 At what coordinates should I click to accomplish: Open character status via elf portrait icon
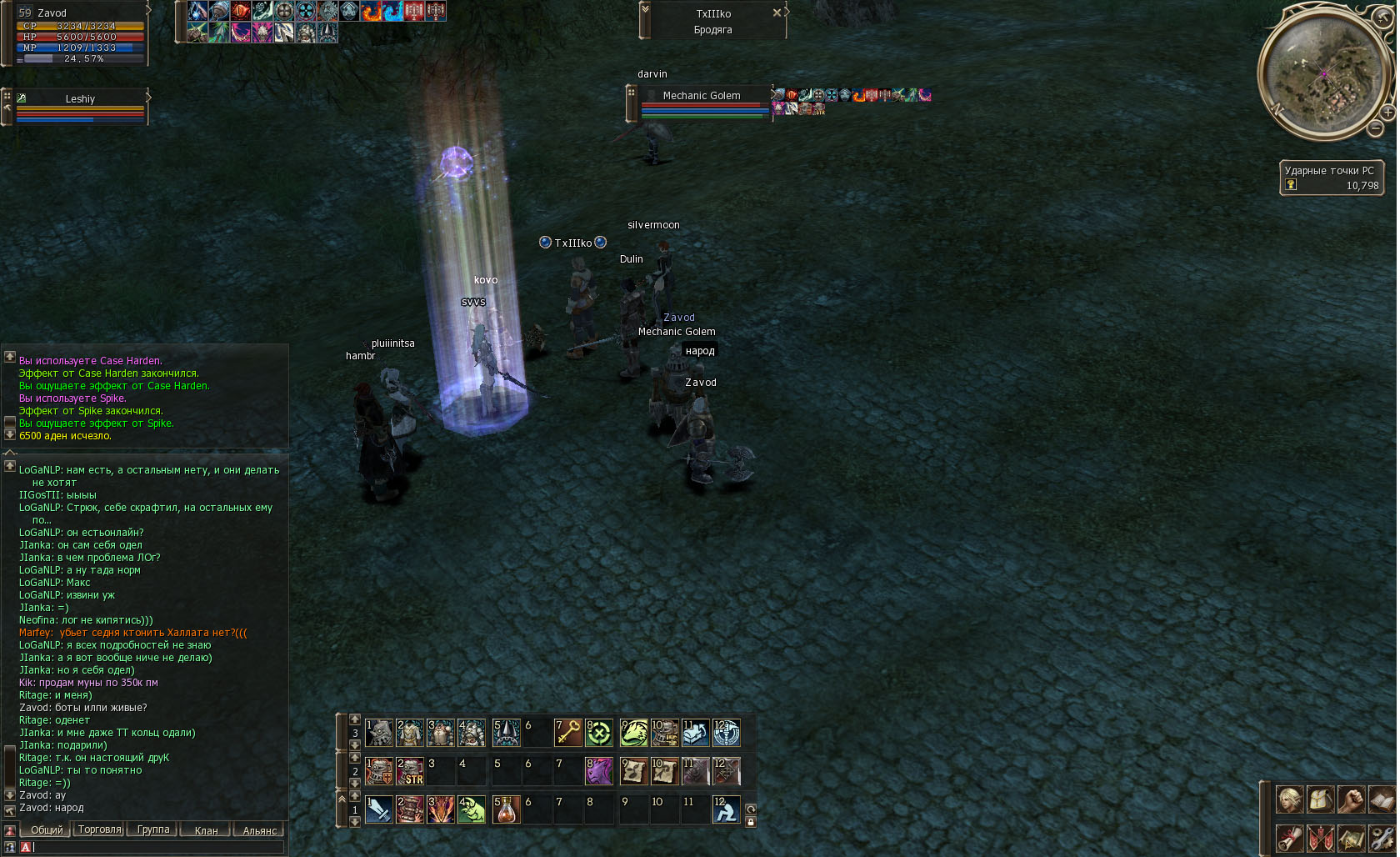[x=1289, y=799]
